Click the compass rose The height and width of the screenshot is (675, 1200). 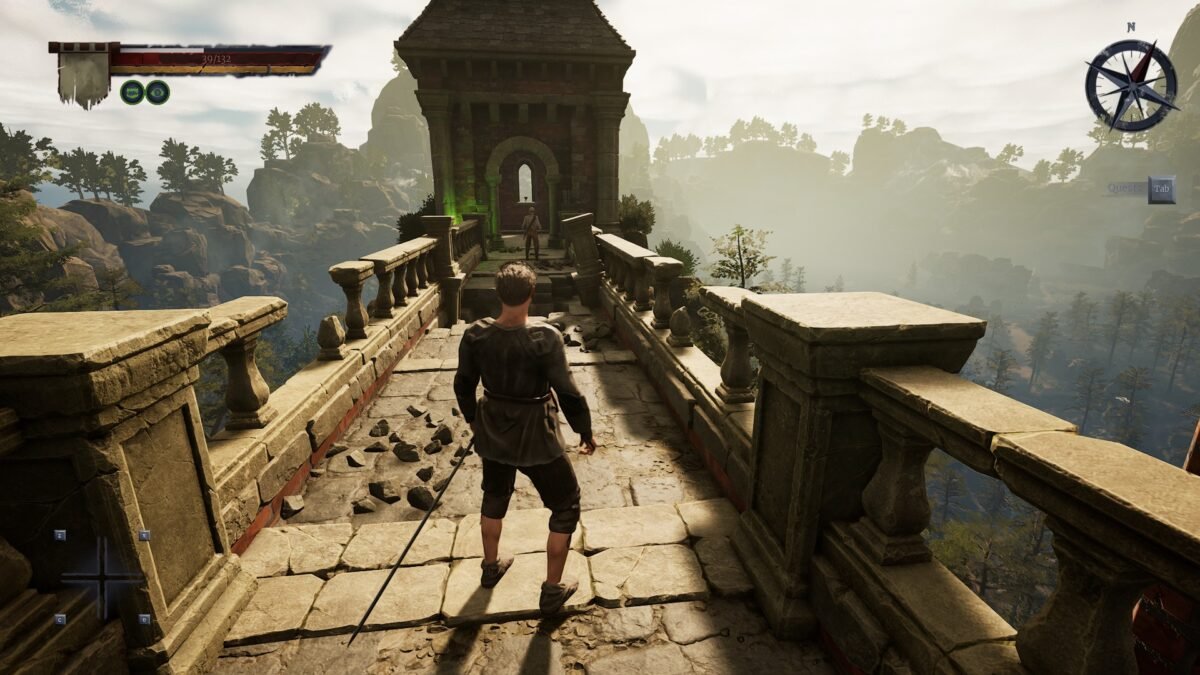1131,84
